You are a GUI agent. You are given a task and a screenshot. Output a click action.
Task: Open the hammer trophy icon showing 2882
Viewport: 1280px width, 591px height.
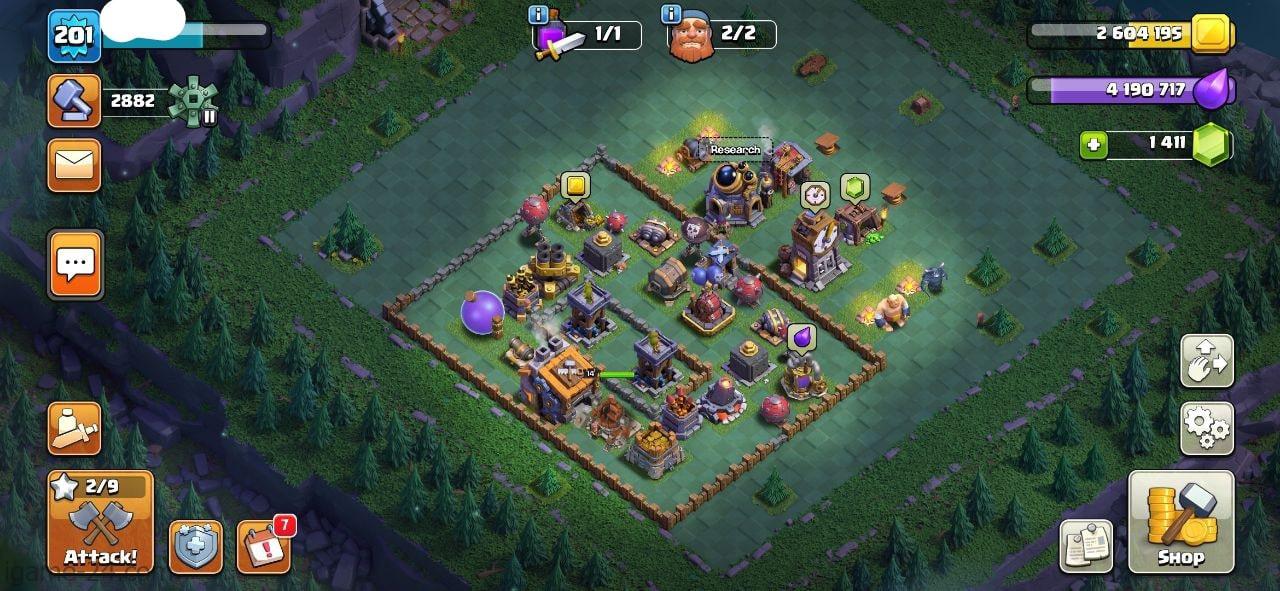[74, 100]
